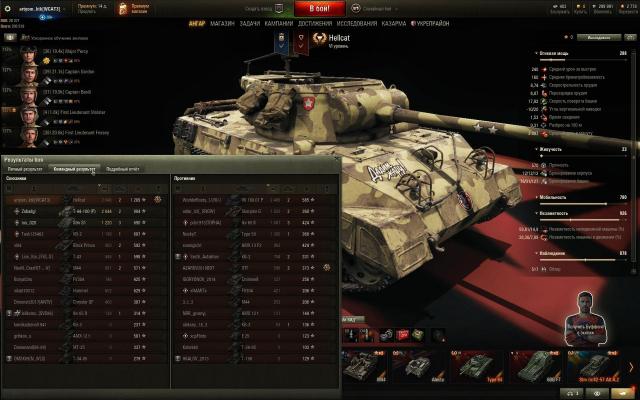Click the carousel's right arrow

[630, 365]
